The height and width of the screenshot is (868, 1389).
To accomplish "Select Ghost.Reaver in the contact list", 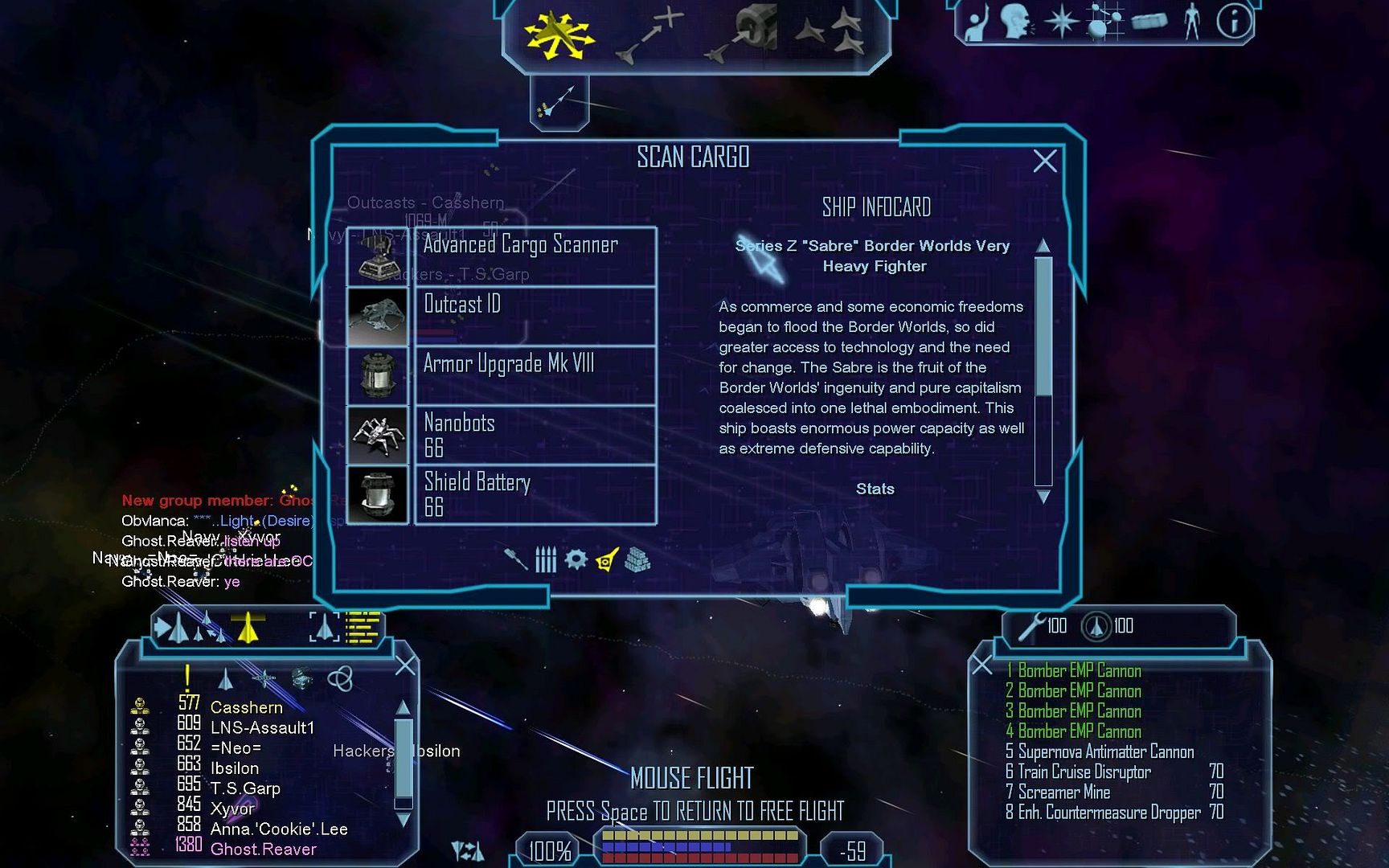I will 263,849.
